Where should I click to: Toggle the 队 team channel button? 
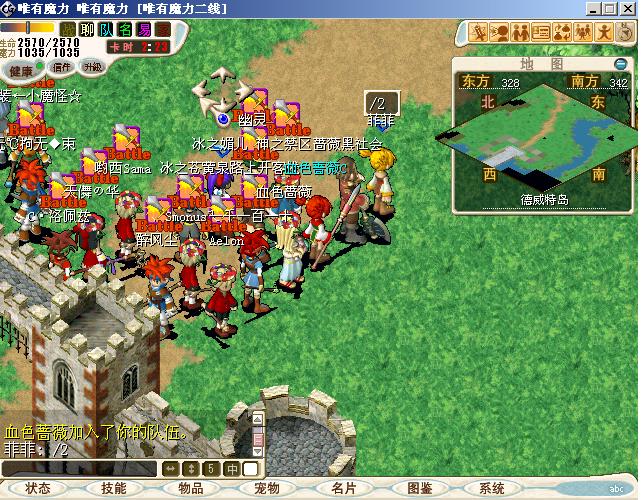tap(106, 30)
